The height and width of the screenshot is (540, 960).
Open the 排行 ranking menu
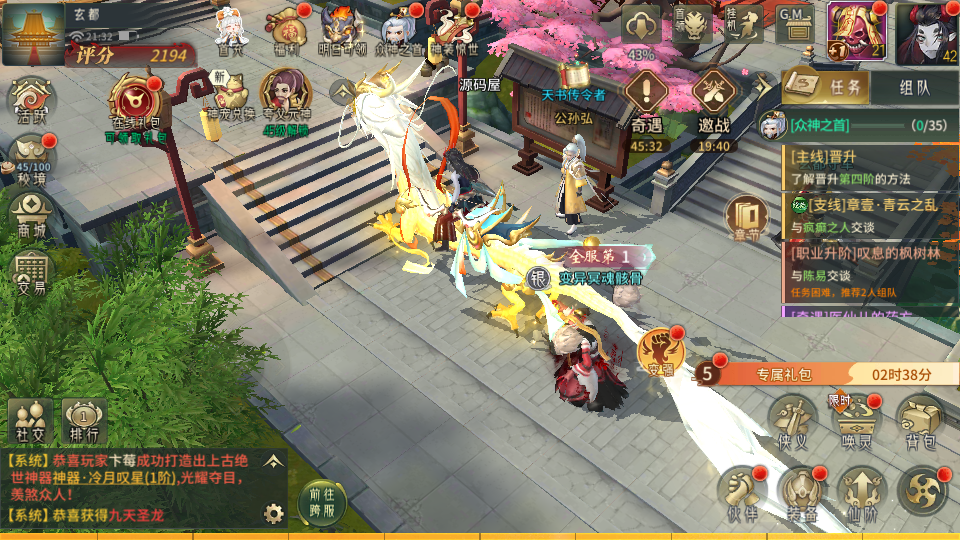coord(84,420)
